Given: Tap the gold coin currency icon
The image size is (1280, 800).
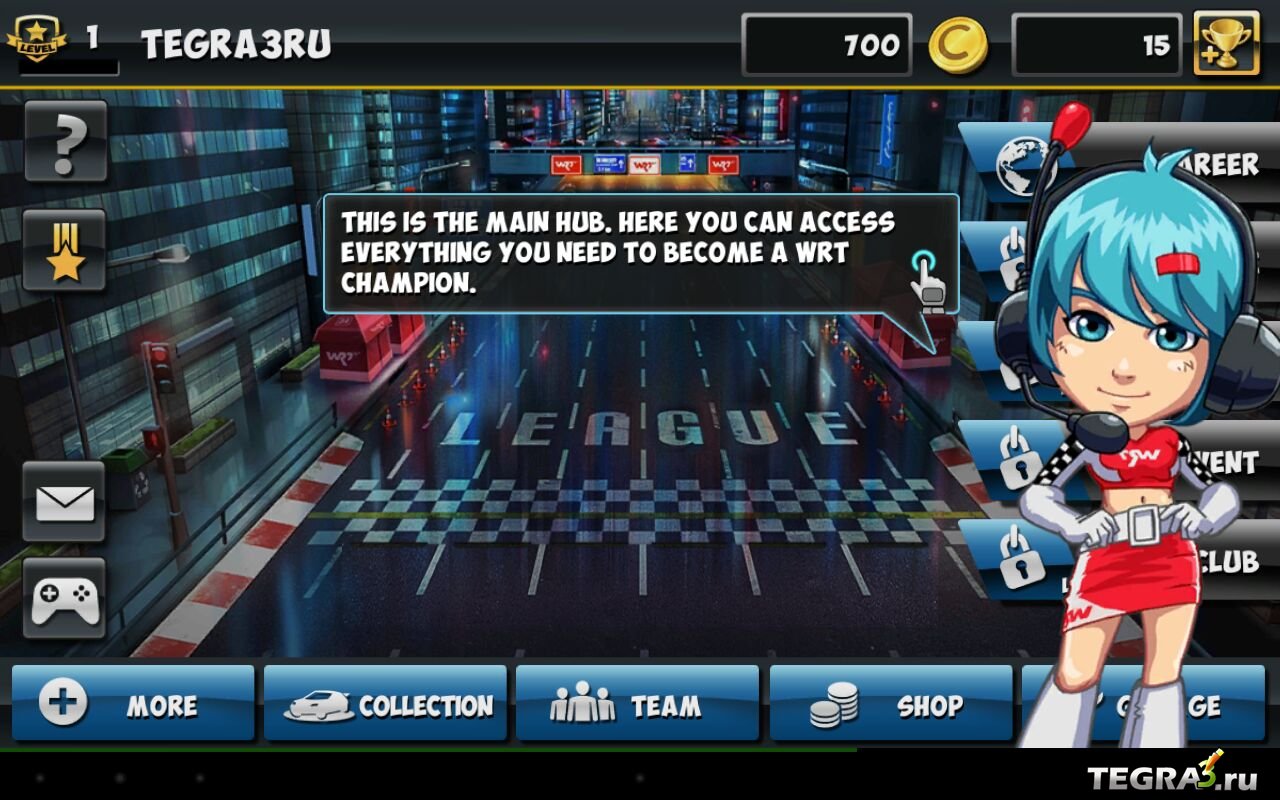Looking at the screenshot, I should pyautogui.click(x=958, y=45).
